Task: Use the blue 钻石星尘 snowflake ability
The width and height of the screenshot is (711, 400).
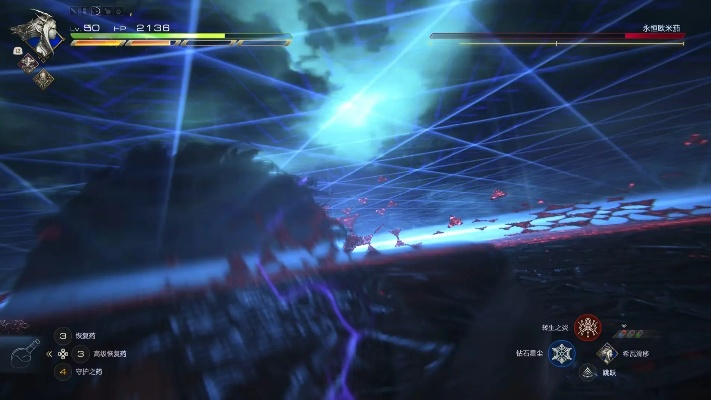Action: point(561,353)
